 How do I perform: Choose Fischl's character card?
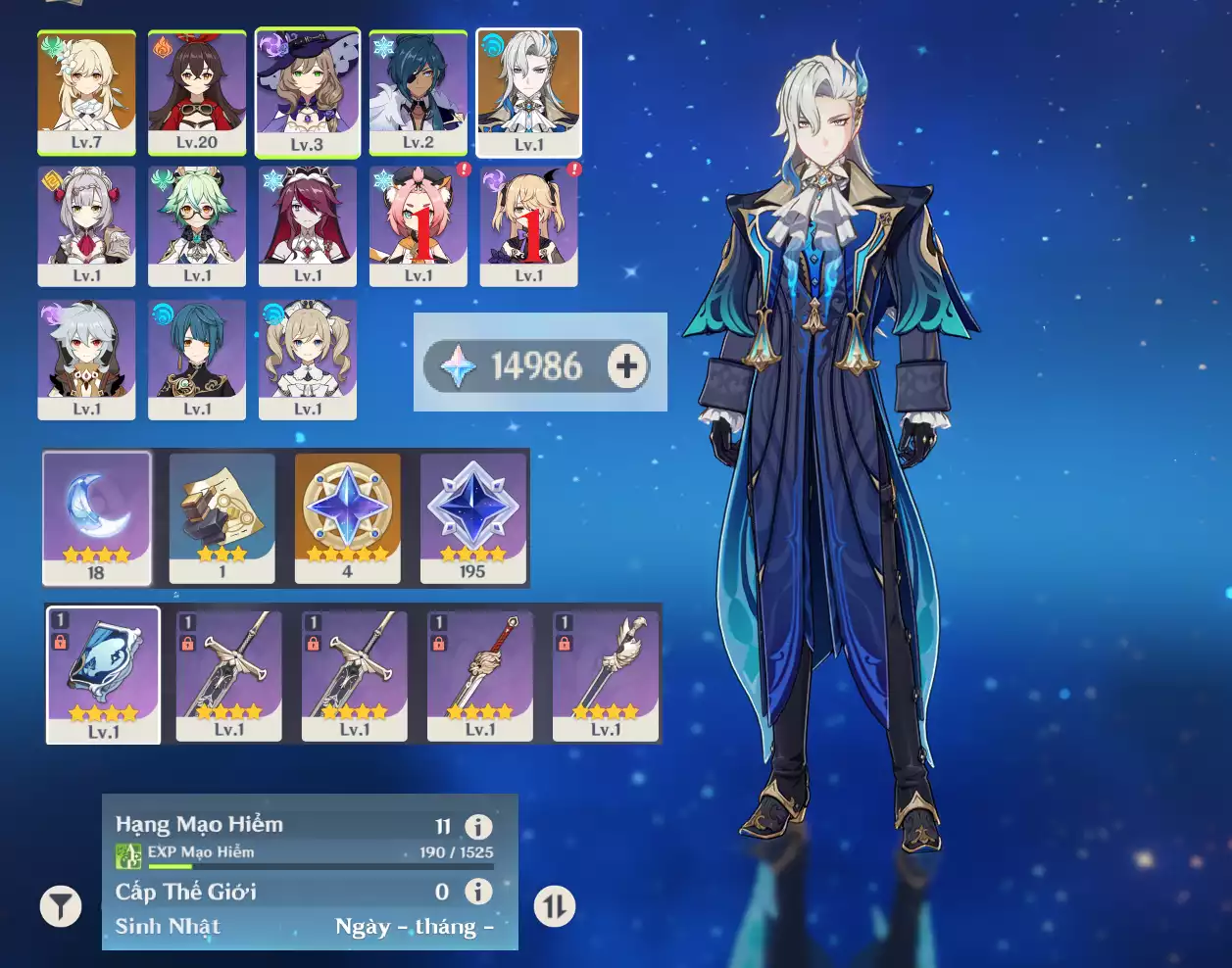click(528, 226)
